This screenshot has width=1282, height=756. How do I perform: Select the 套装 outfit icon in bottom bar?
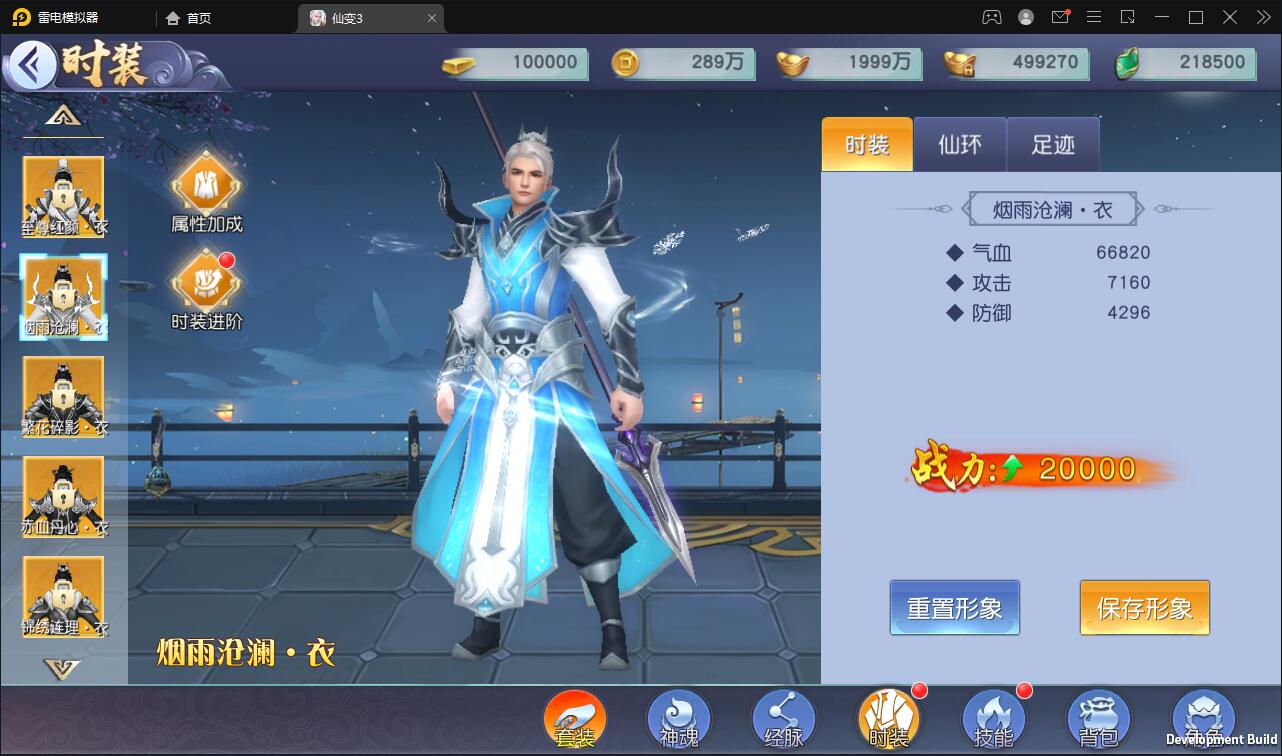click(575, 718)
